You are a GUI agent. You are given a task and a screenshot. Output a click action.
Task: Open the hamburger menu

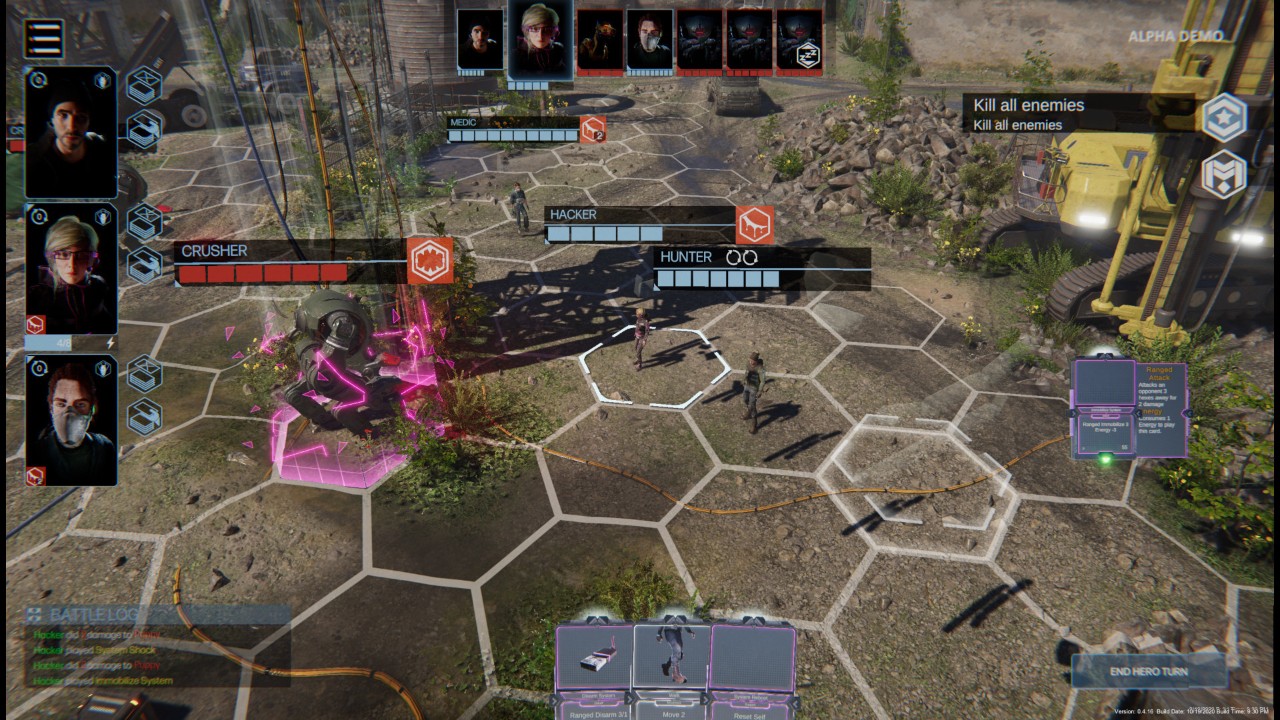44,38
